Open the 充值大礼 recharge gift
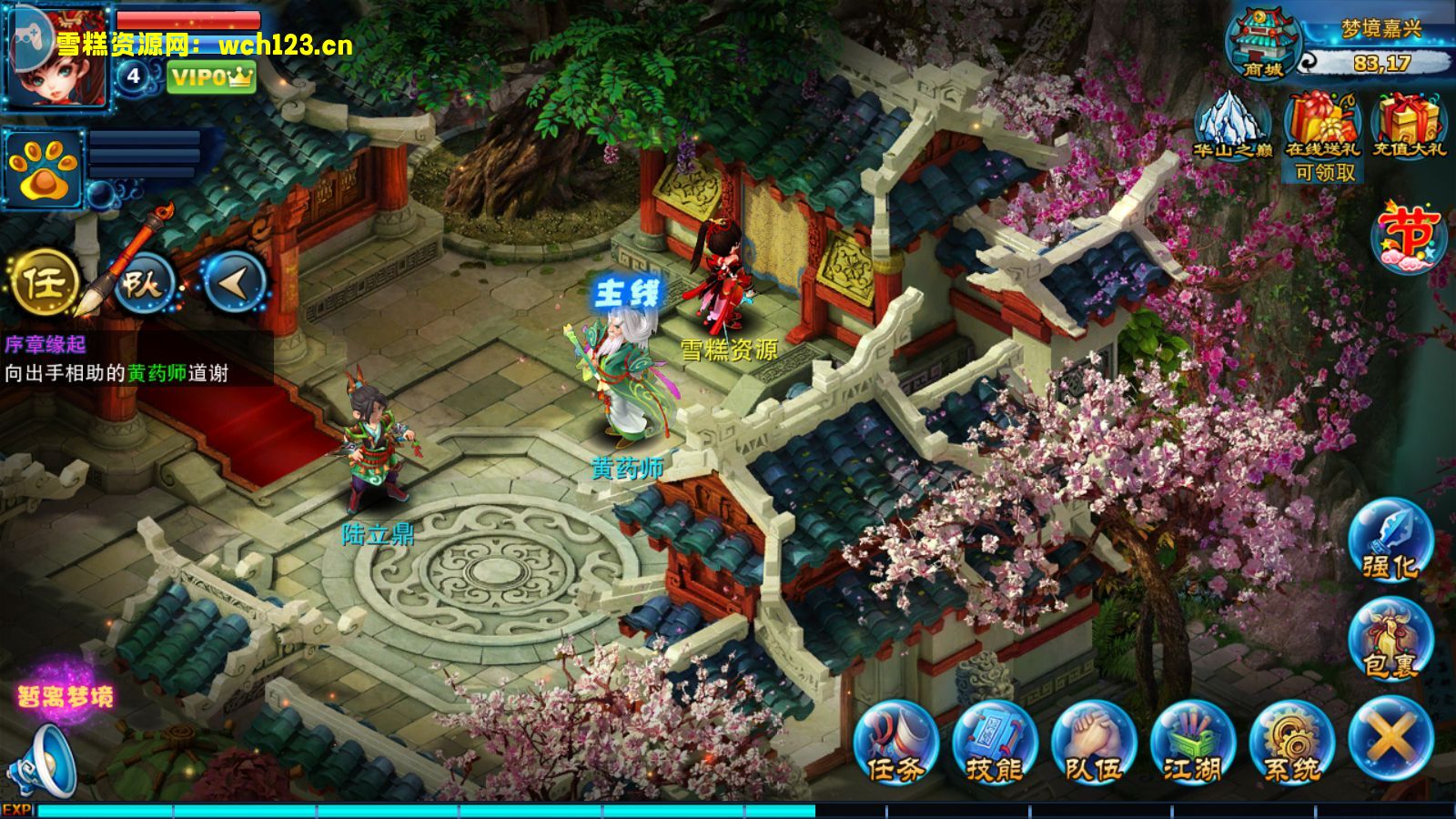Viewport: 1456px width, 819px height. [x=1409, y=126]
